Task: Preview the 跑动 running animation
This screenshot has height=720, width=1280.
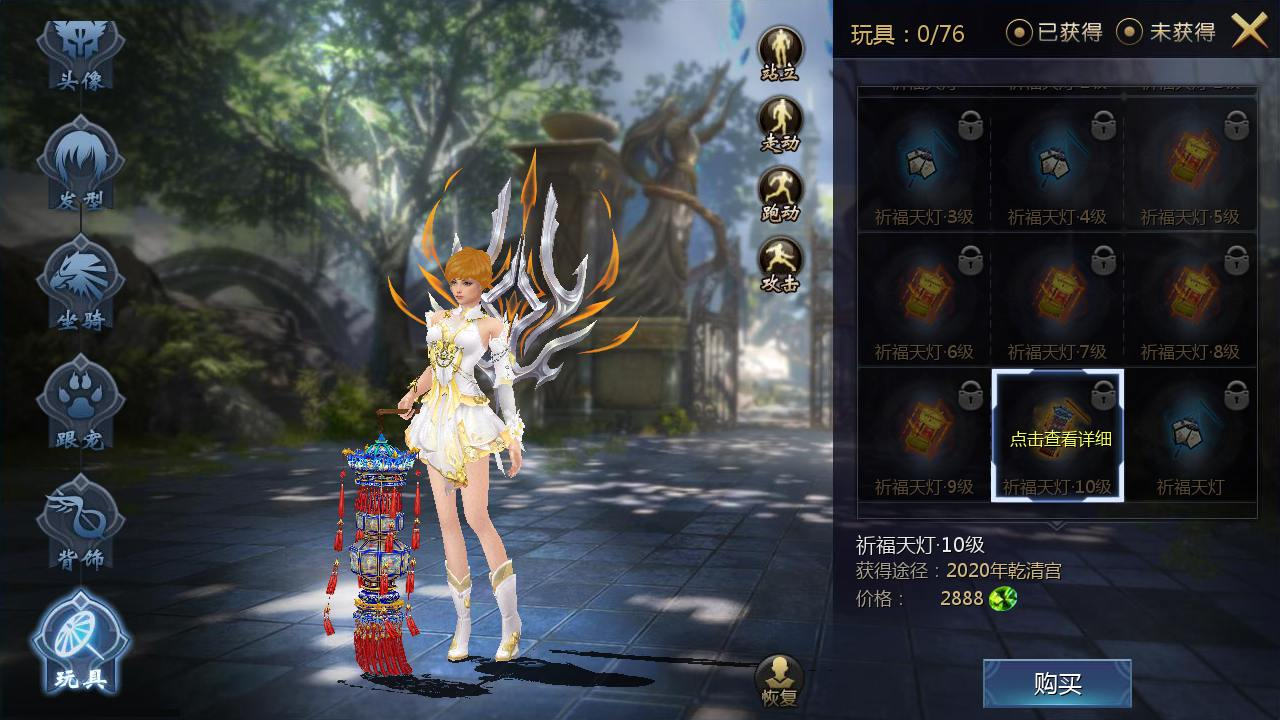Action: 779,193
